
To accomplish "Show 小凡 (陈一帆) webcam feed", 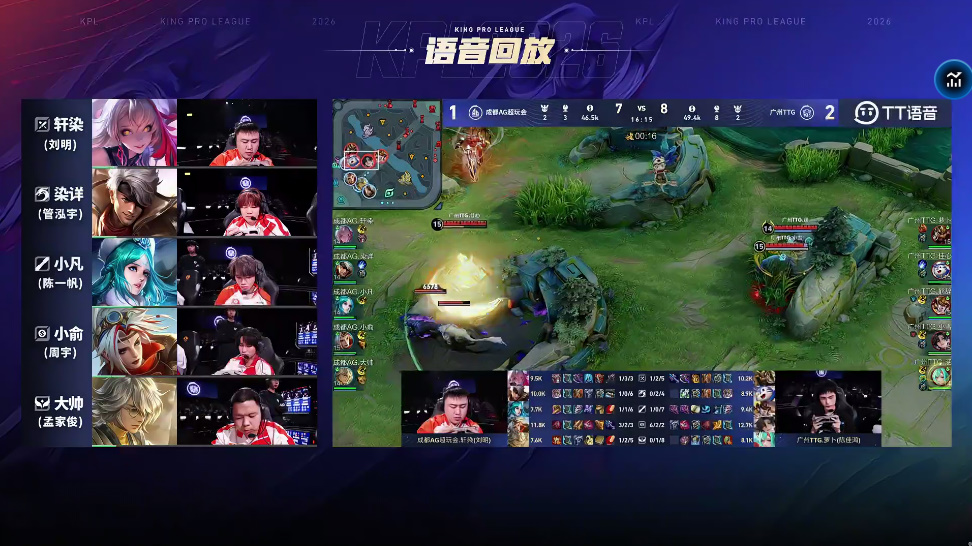I will point(247,271).
